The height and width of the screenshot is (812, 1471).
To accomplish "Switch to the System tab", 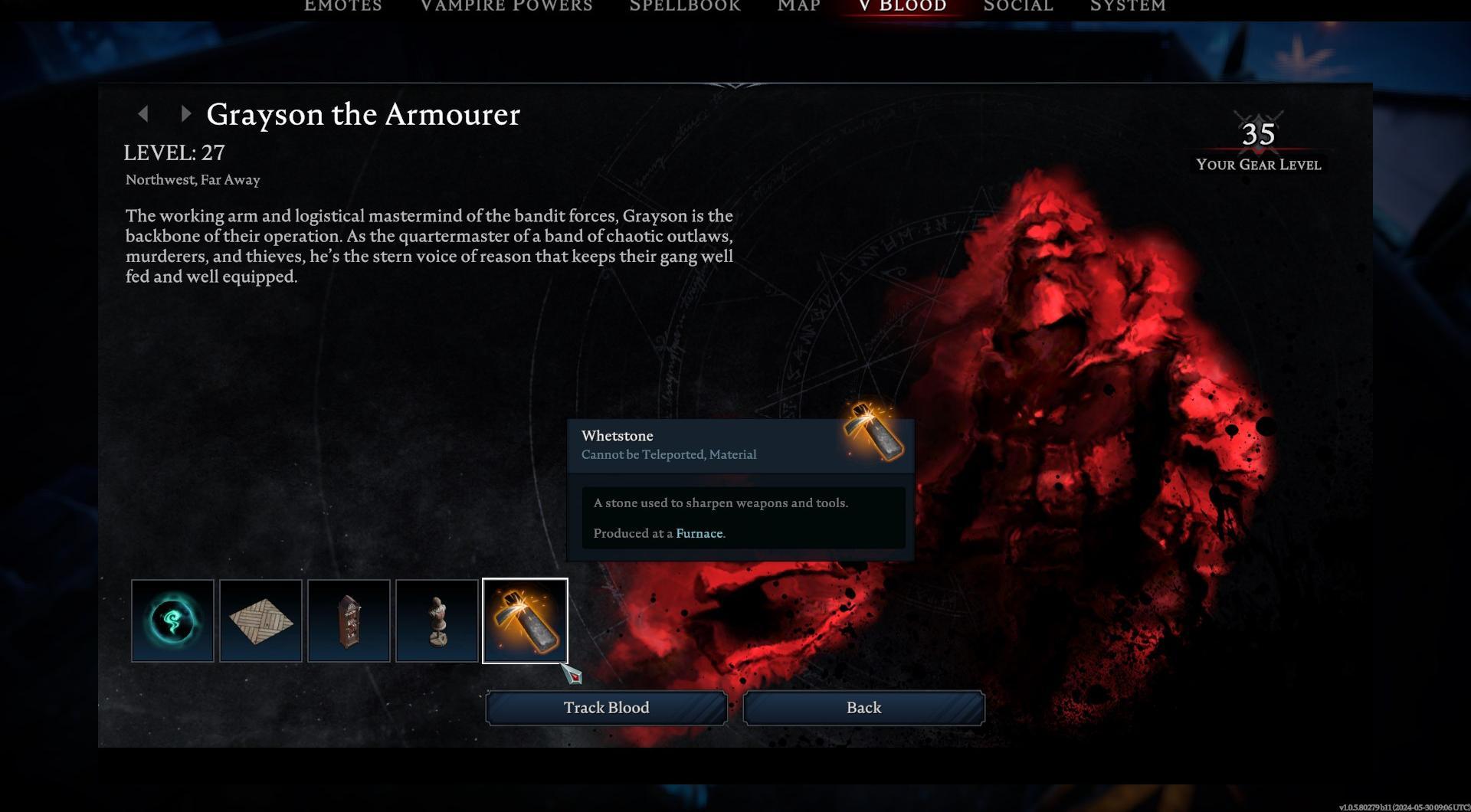I will pyautogui.click(x=1128, y=6).
